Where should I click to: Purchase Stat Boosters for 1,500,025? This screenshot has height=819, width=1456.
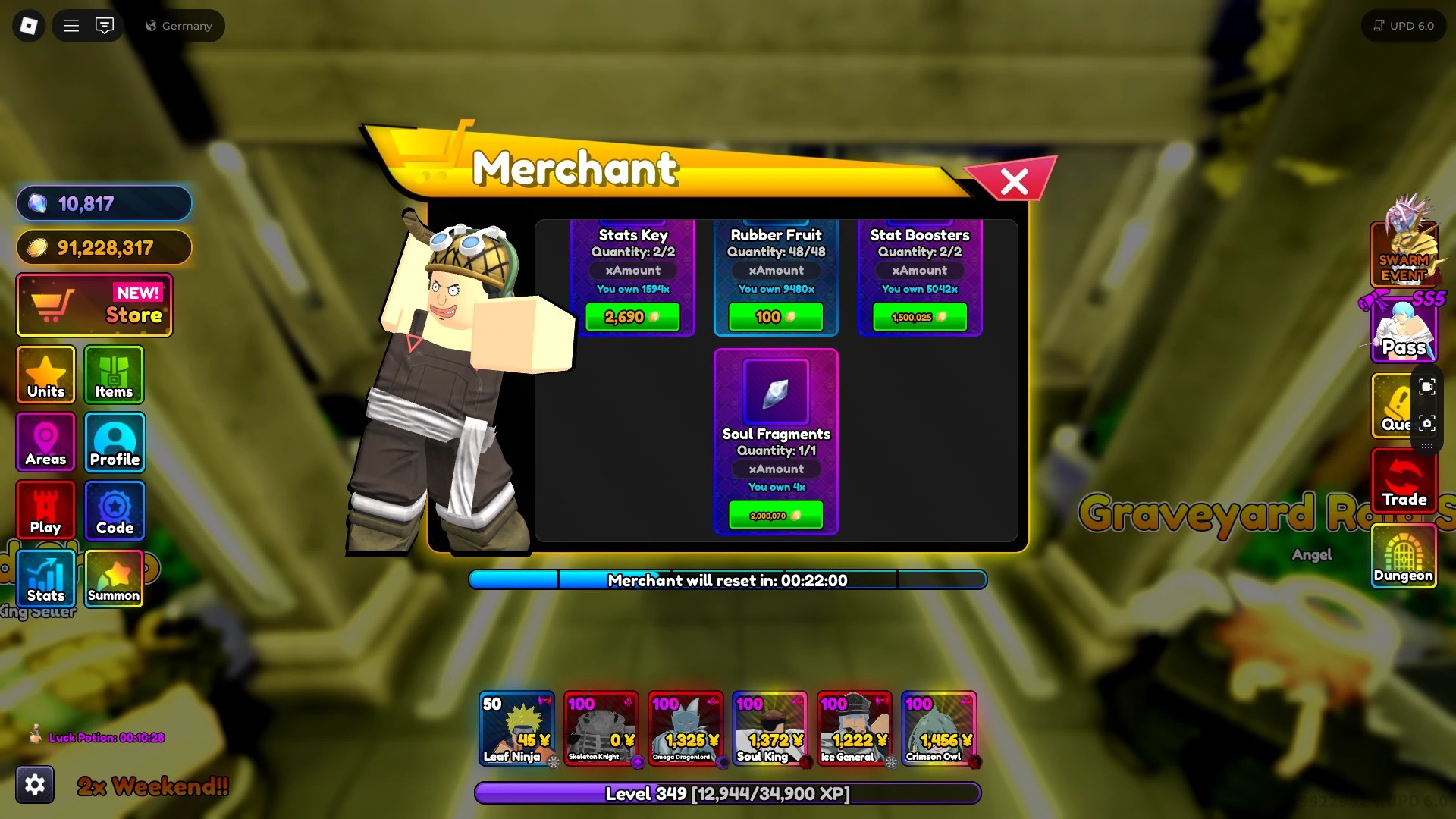pos(919,316)
